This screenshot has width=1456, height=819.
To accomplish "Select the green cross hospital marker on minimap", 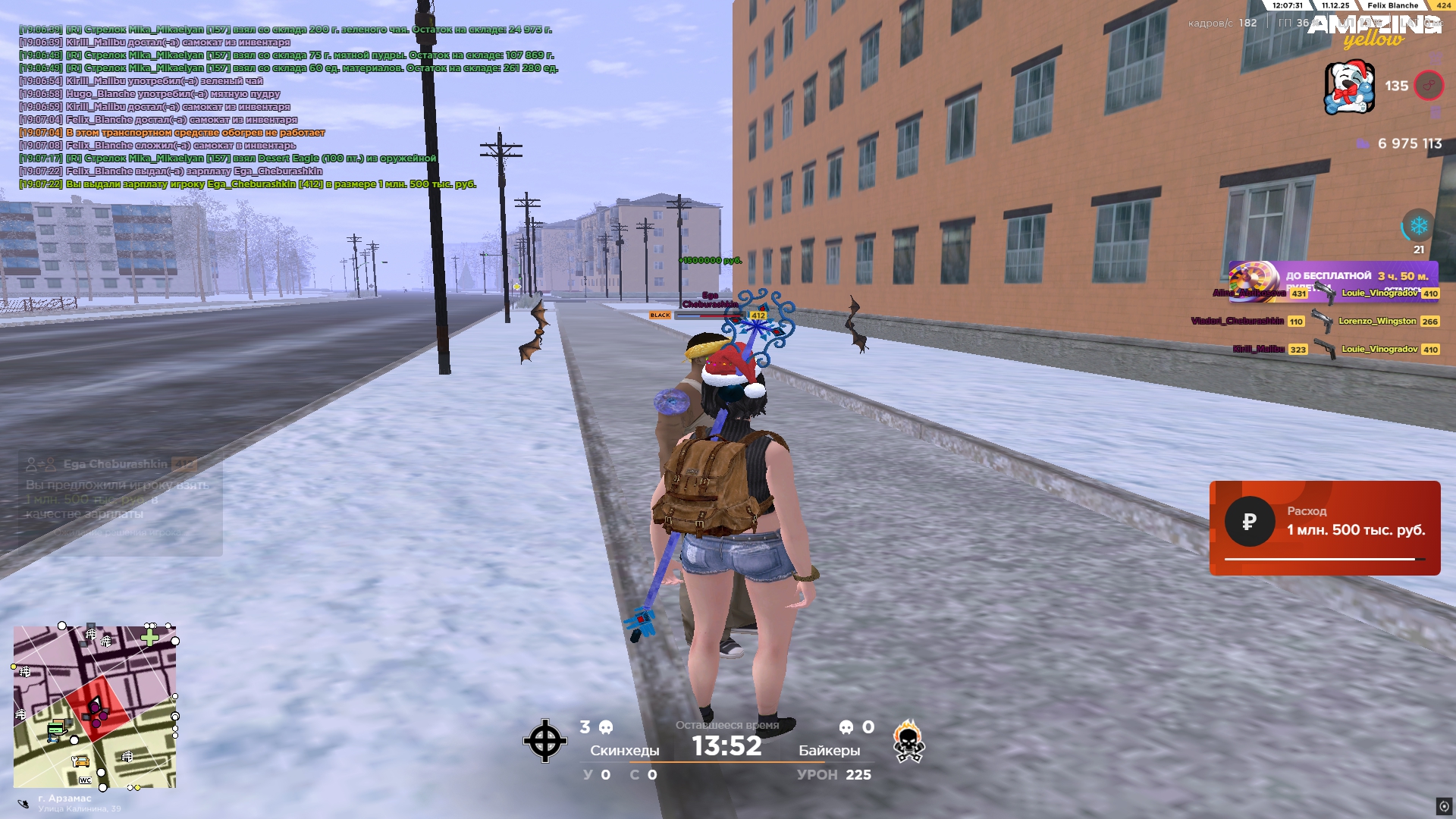I will click(149, 638).
